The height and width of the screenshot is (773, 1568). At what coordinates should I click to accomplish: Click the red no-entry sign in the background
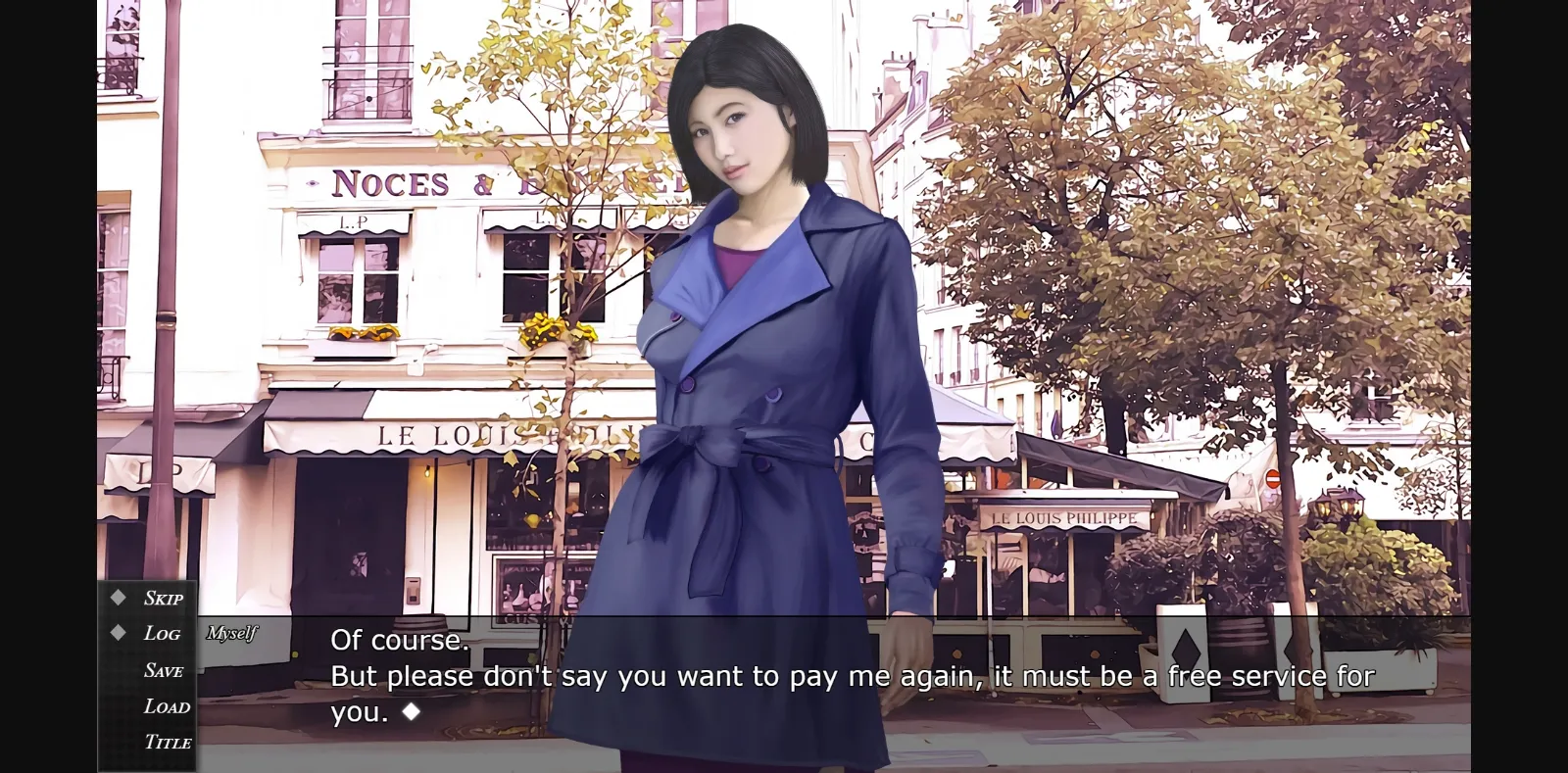pyautogui.click(x=1273, y=476)
